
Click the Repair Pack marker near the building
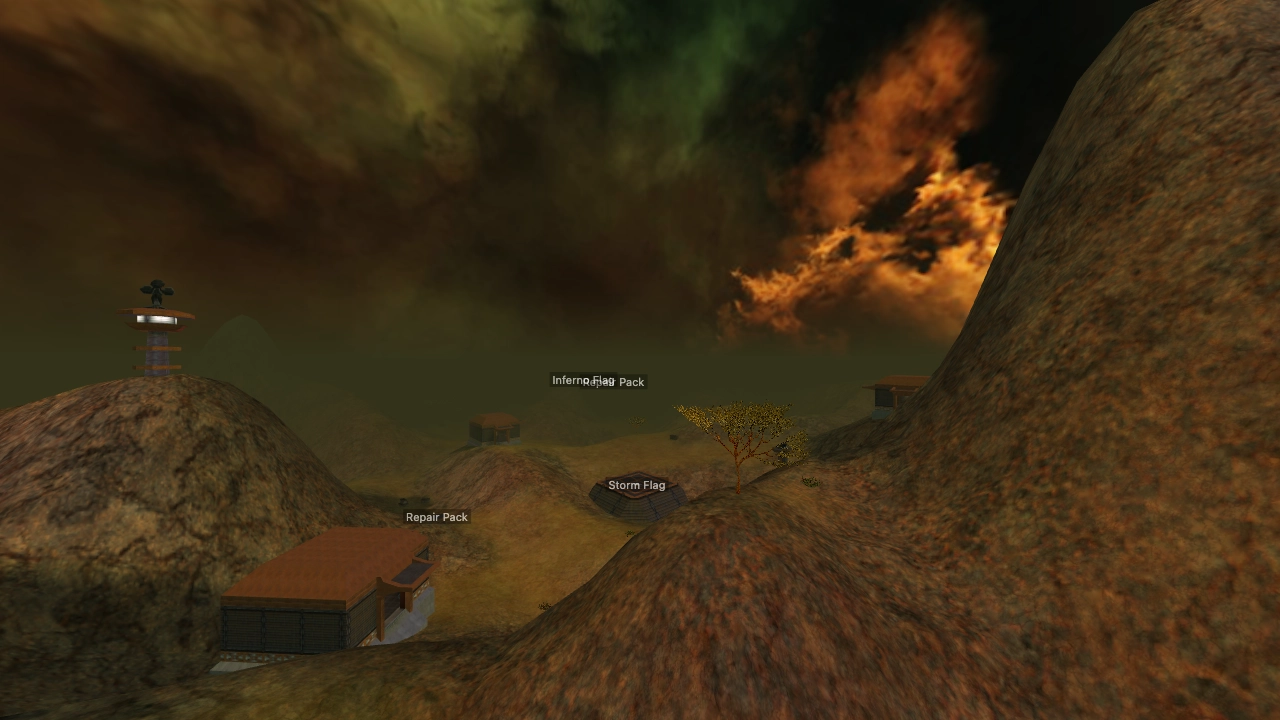tap(436, 517)
